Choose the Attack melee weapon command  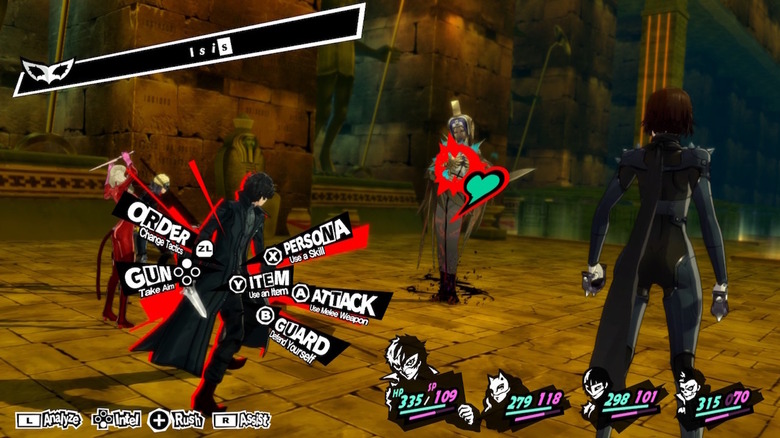(342, 302)
